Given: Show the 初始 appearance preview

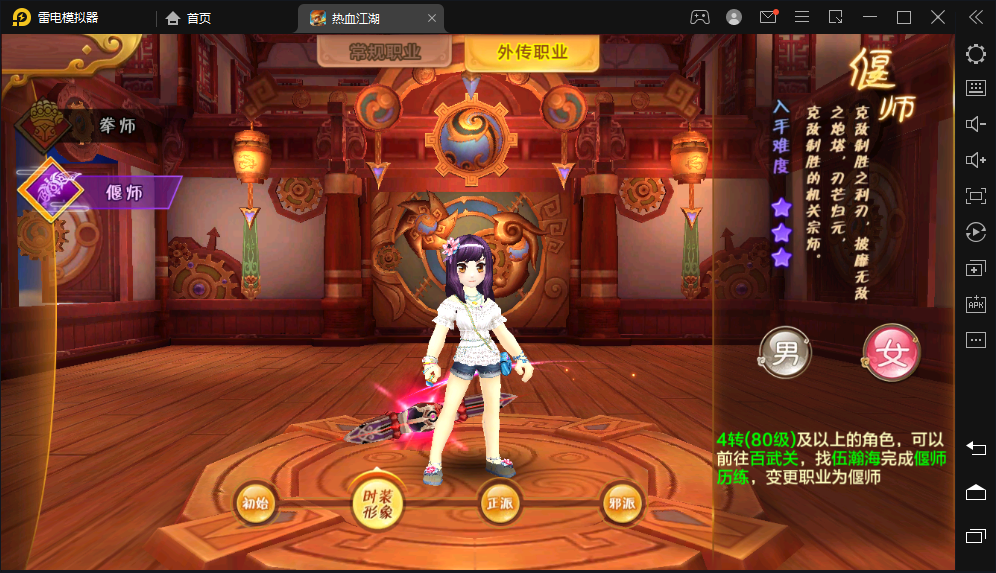Looking at the screenshot, I should (255, 504).
